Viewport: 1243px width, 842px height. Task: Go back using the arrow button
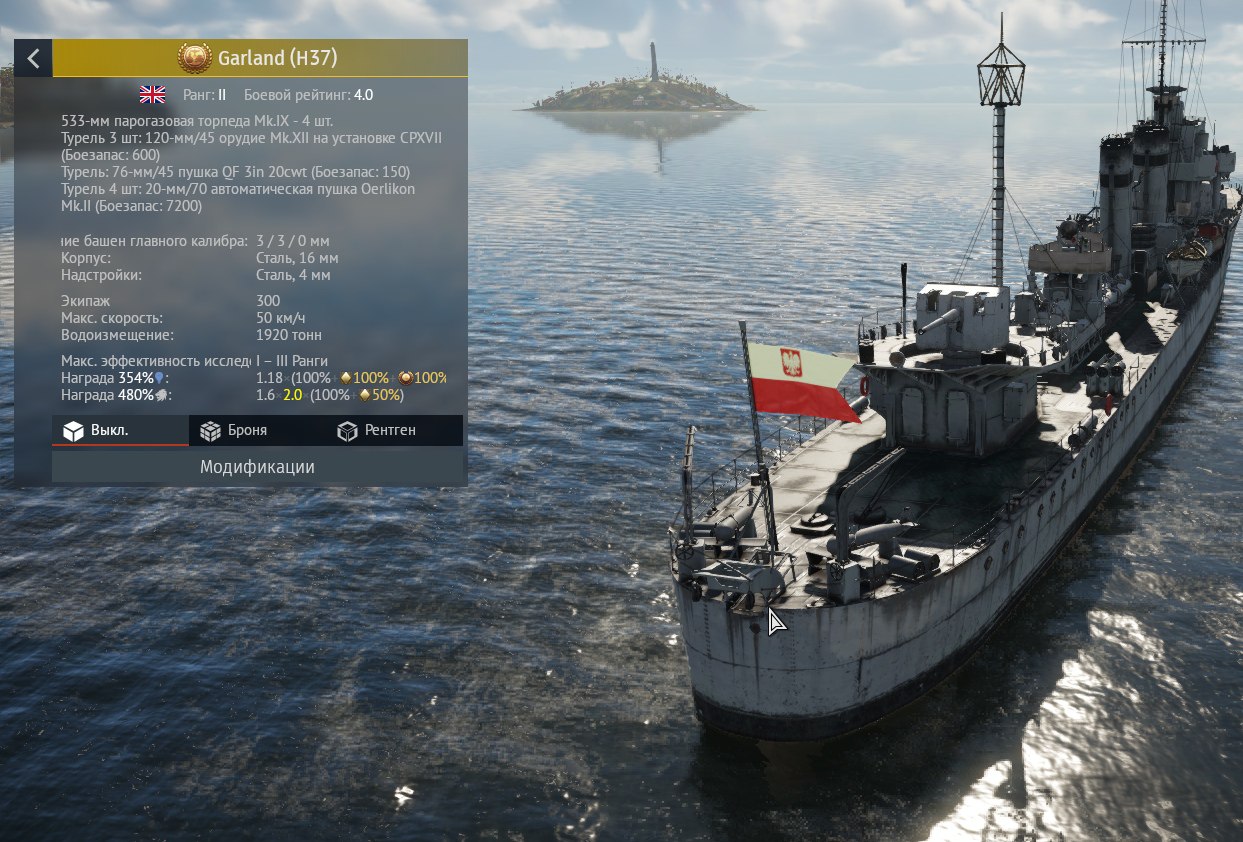tap(33, 58)
